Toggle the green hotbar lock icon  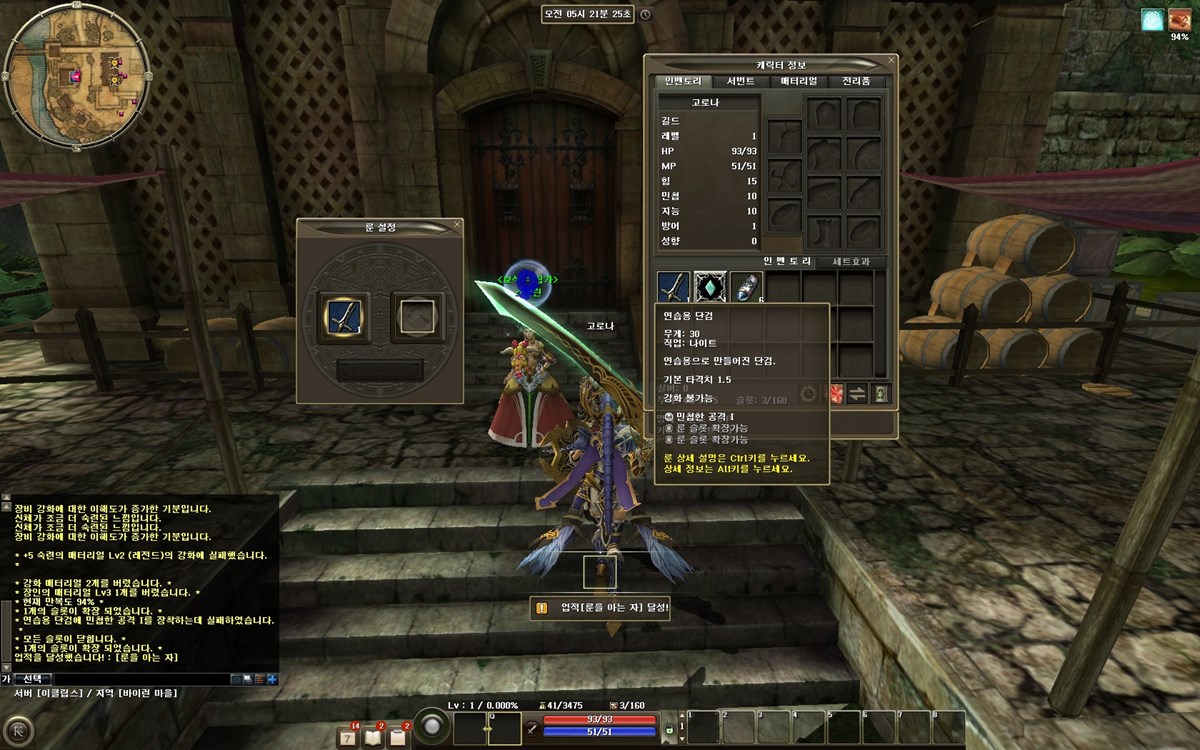pyautogui.click(x=670, y=731)
